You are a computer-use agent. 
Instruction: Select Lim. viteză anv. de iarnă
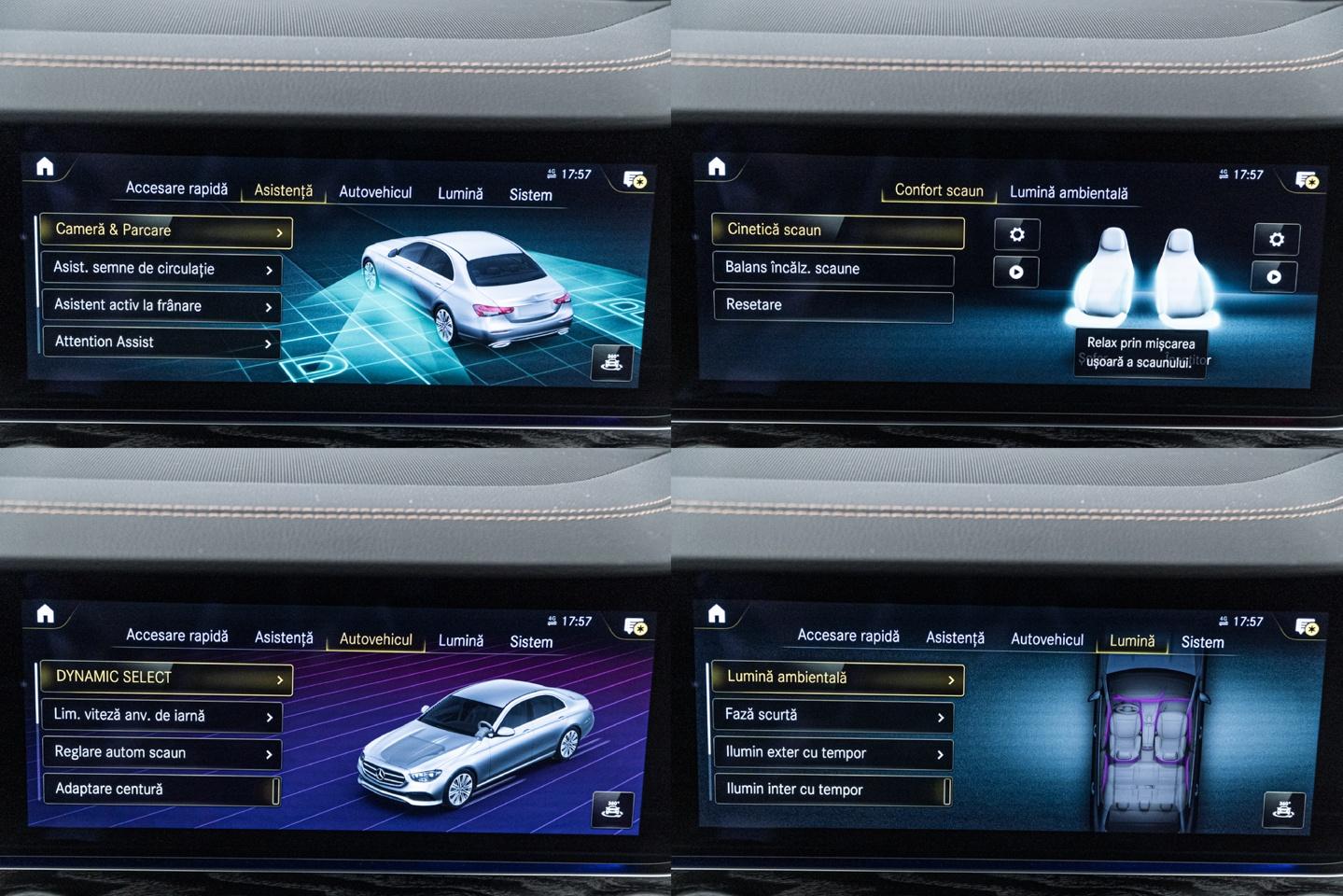(x=161, y=716)
